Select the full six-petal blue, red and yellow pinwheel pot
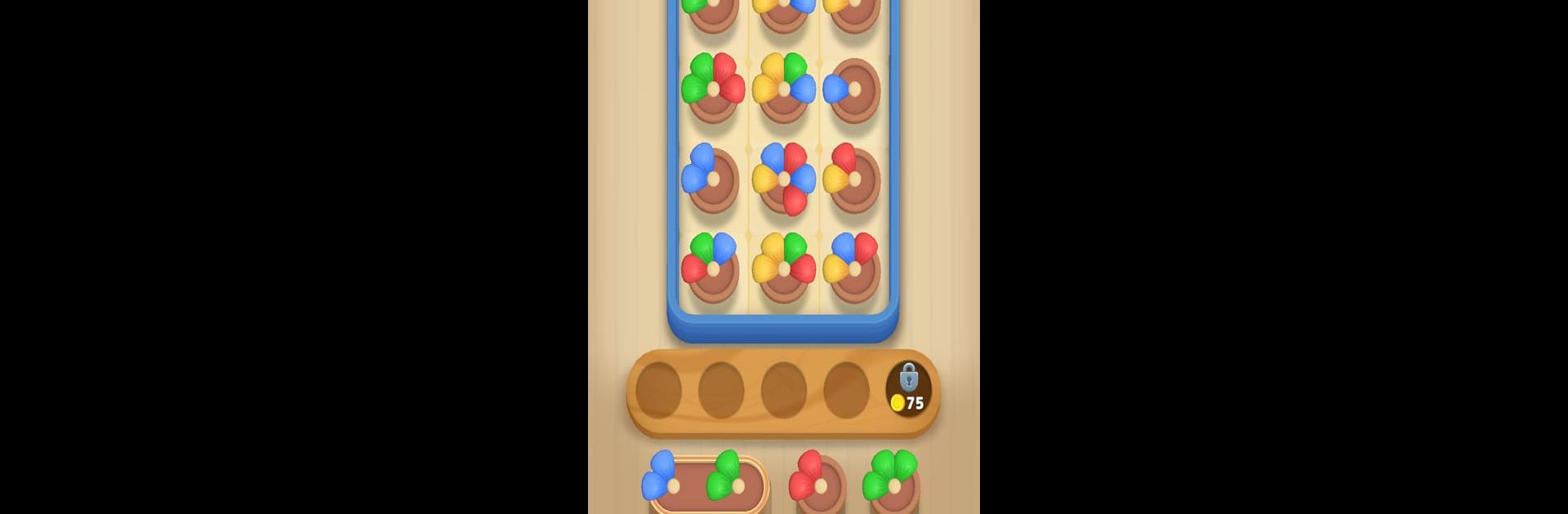Screen dimensions: 1568x514 click(x=784, y=179)
